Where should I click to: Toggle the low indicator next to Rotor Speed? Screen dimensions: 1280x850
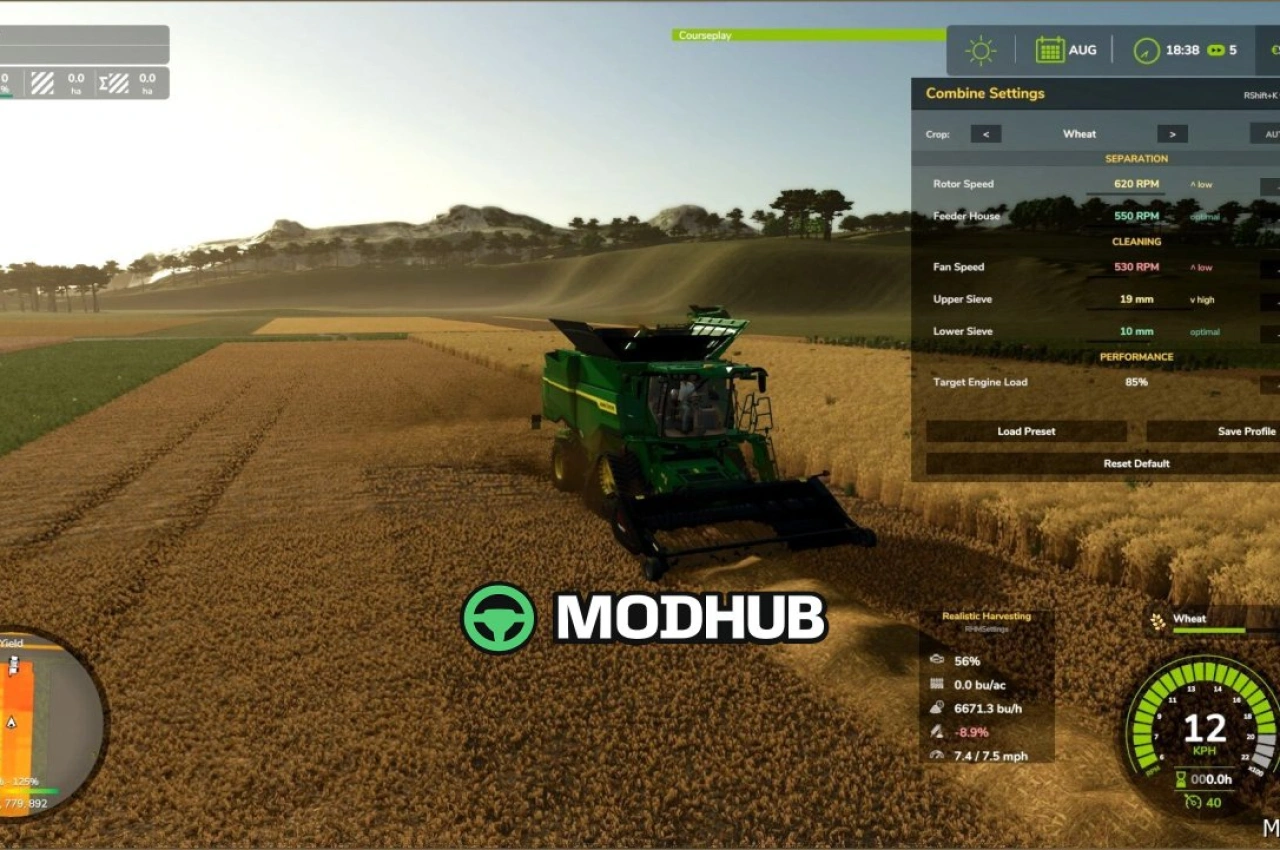[1199, 184]
